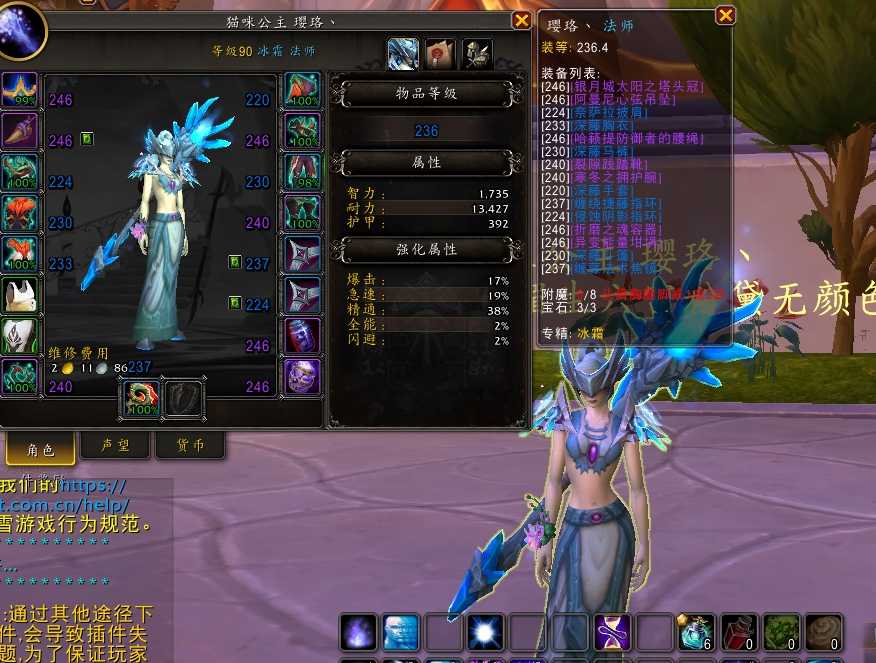
Task: Select the empty off-hand shield slot
Action: coord(185,399)
